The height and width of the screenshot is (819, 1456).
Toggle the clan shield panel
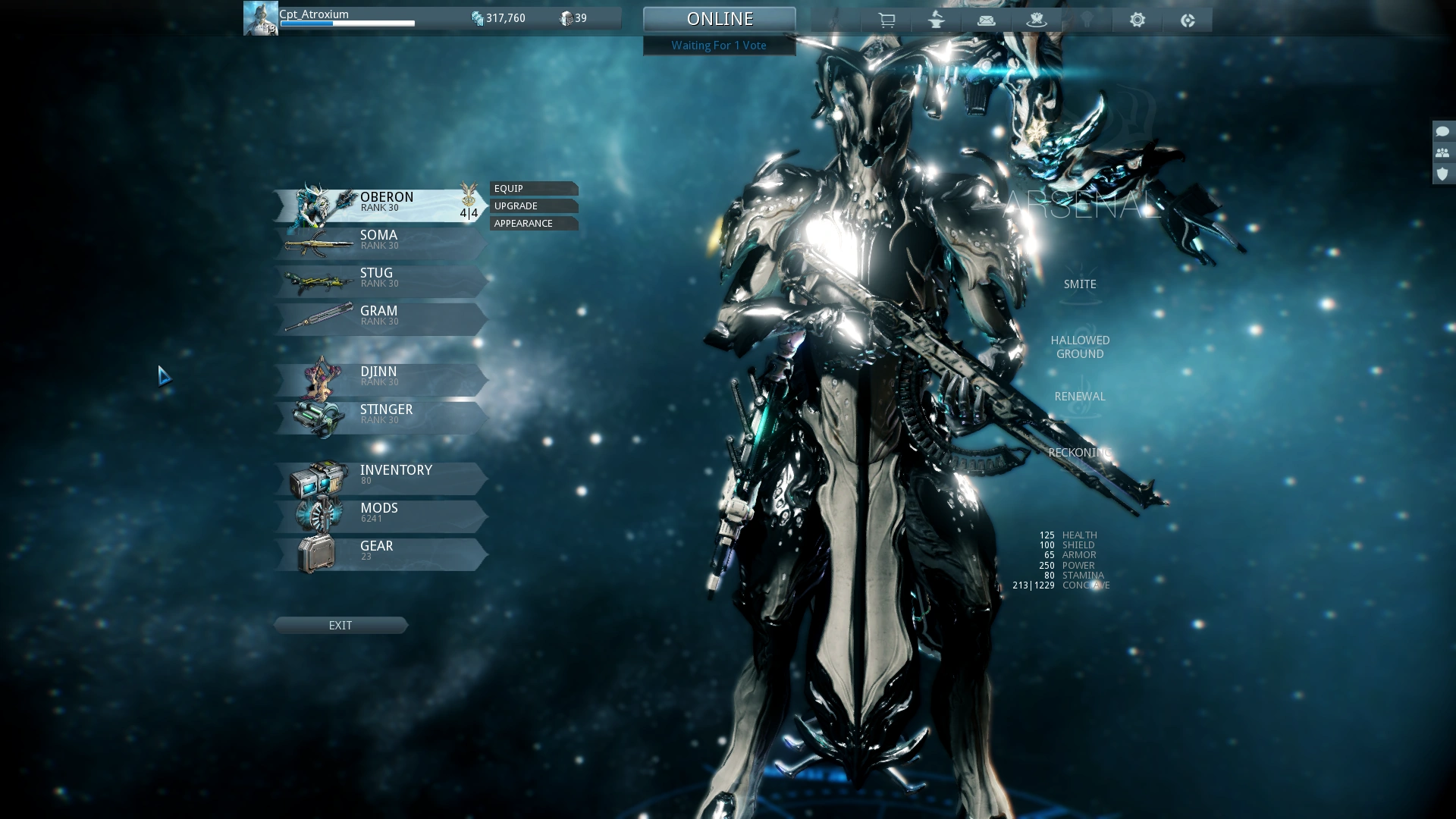pos(1442,174)
